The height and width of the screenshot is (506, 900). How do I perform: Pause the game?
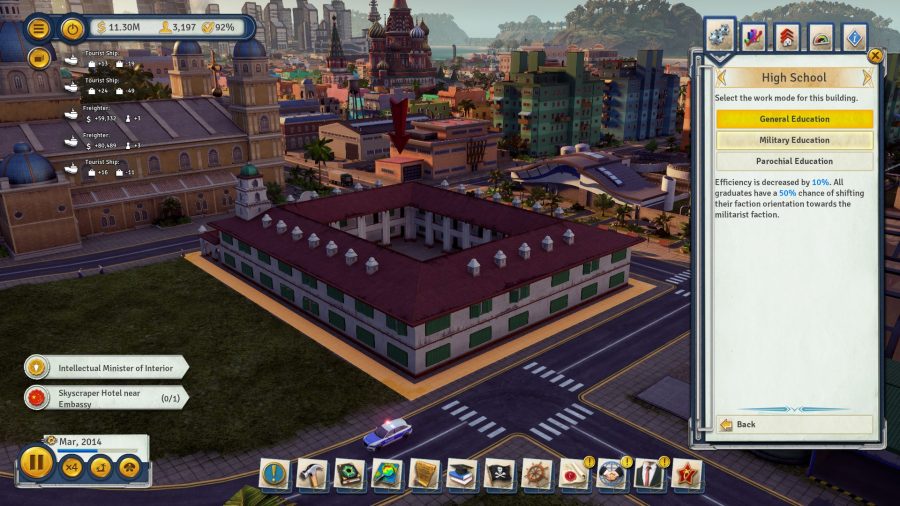click(37, 464)
